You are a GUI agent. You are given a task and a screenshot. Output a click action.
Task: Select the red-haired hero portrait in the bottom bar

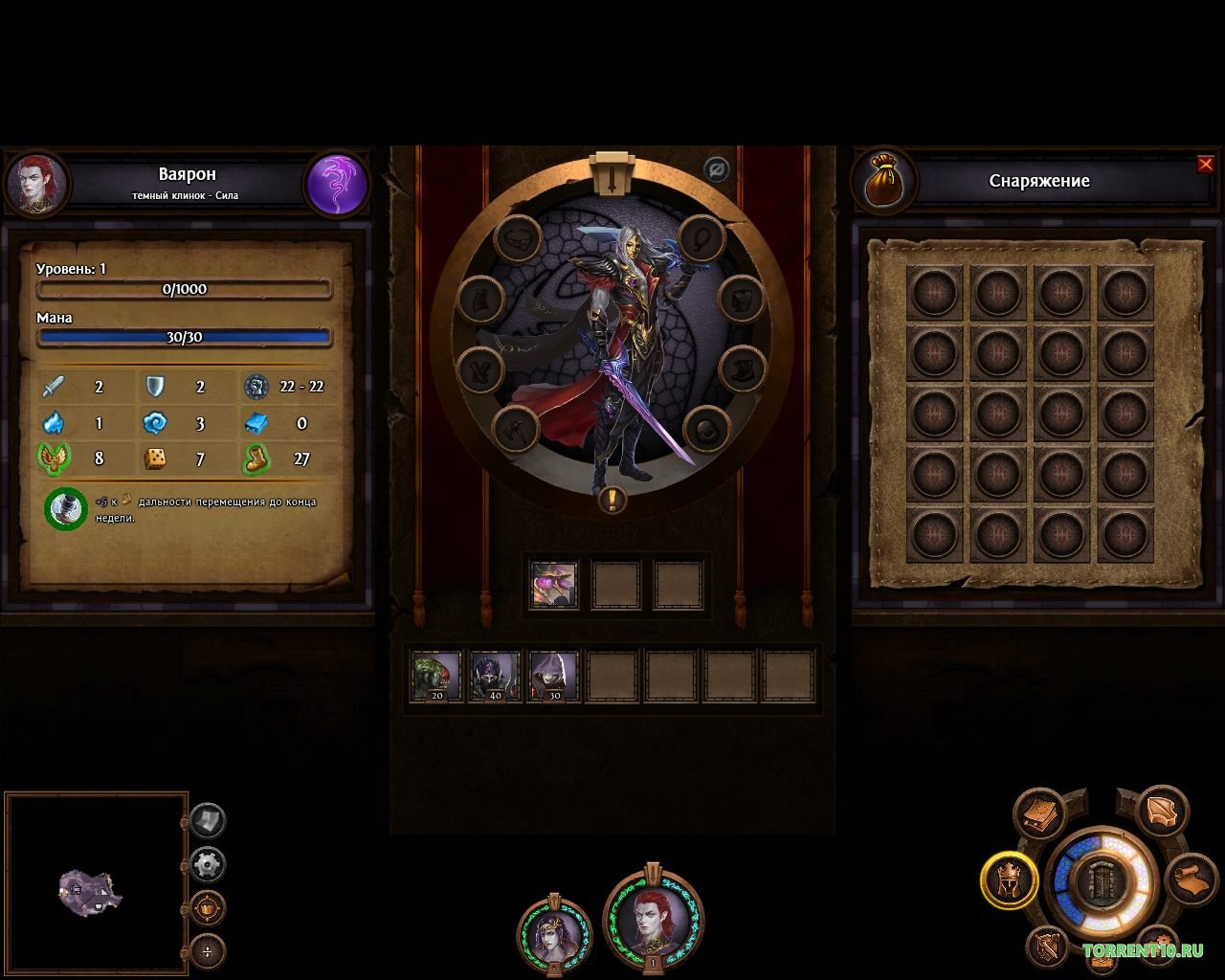tap(654, 921)
